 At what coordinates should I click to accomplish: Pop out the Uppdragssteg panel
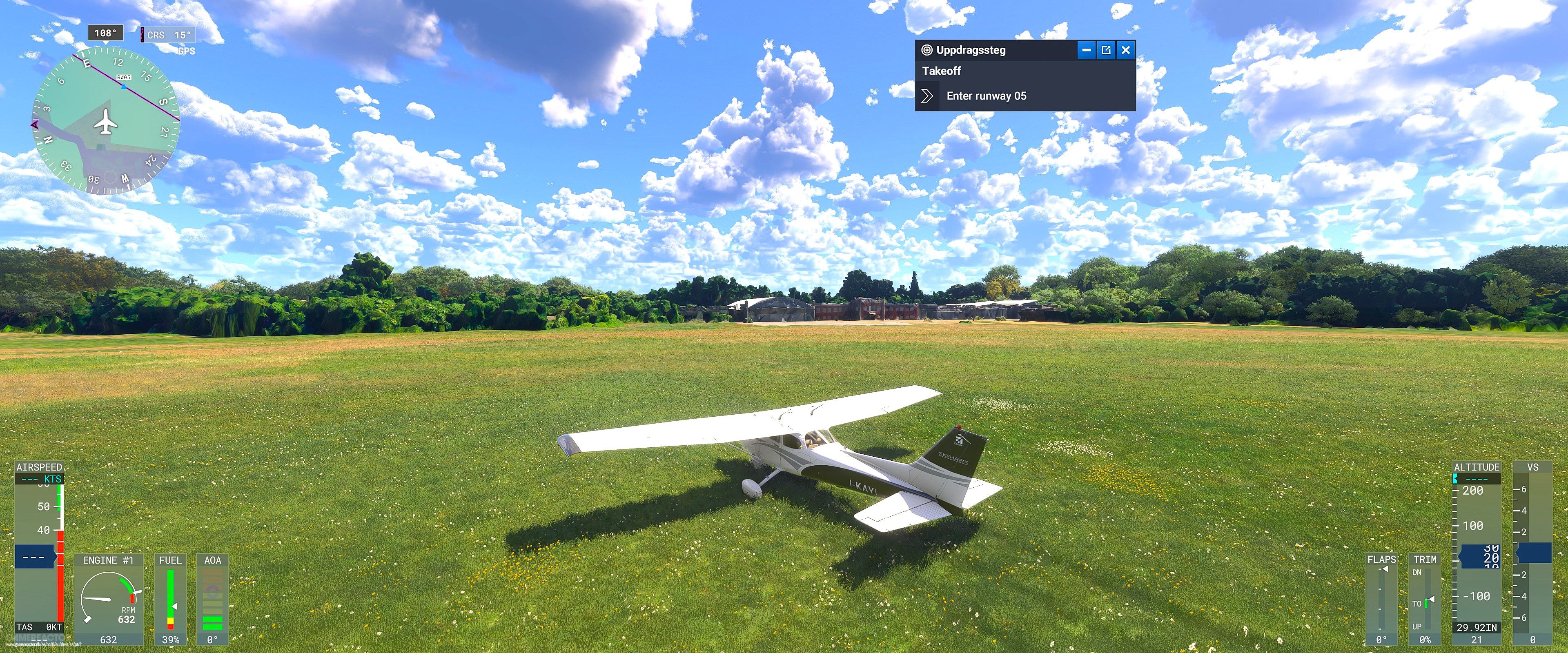(1105, 50)
